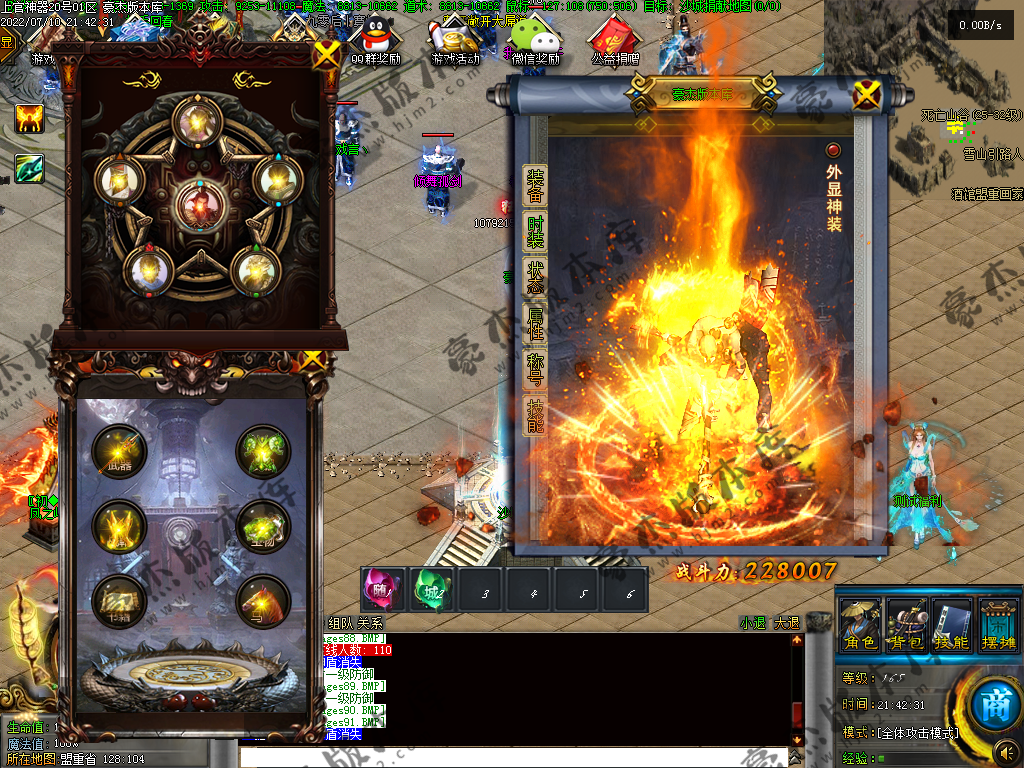The image size is (1024, 768).
Task: Open the 摆摊 stall button
Action: (x=998, y=625)
